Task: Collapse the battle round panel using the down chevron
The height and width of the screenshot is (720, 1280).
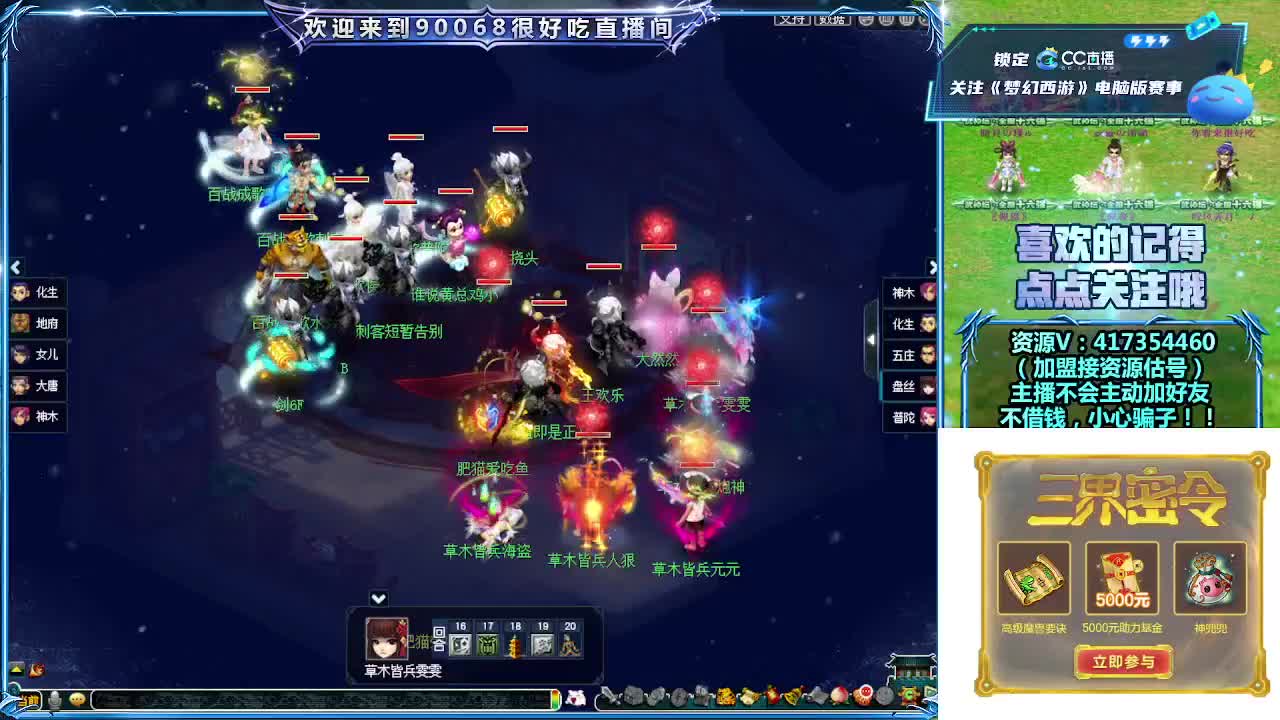Action: [378, 597]
